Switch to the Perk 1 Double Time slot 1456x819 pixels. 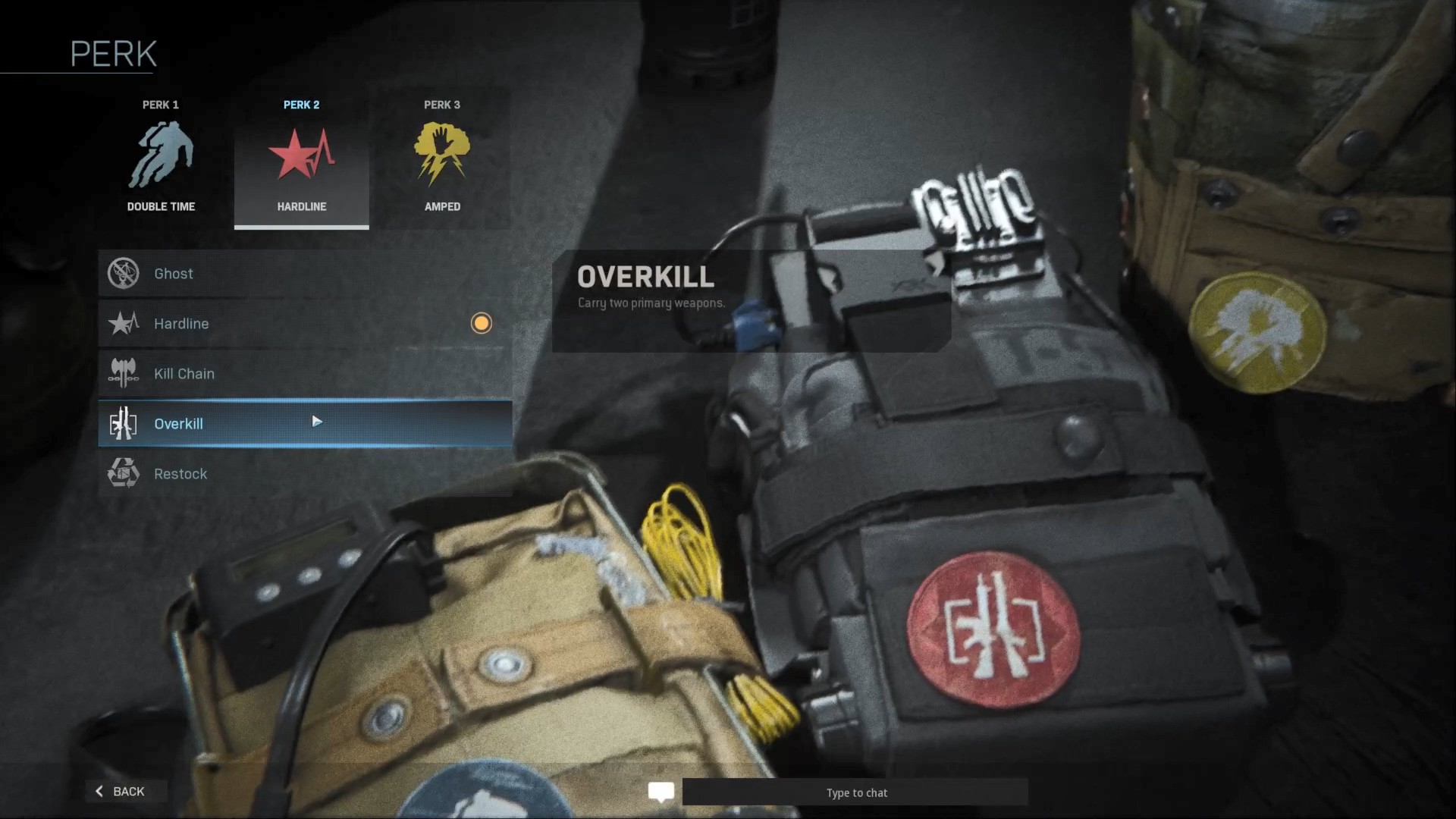[161, 158]
